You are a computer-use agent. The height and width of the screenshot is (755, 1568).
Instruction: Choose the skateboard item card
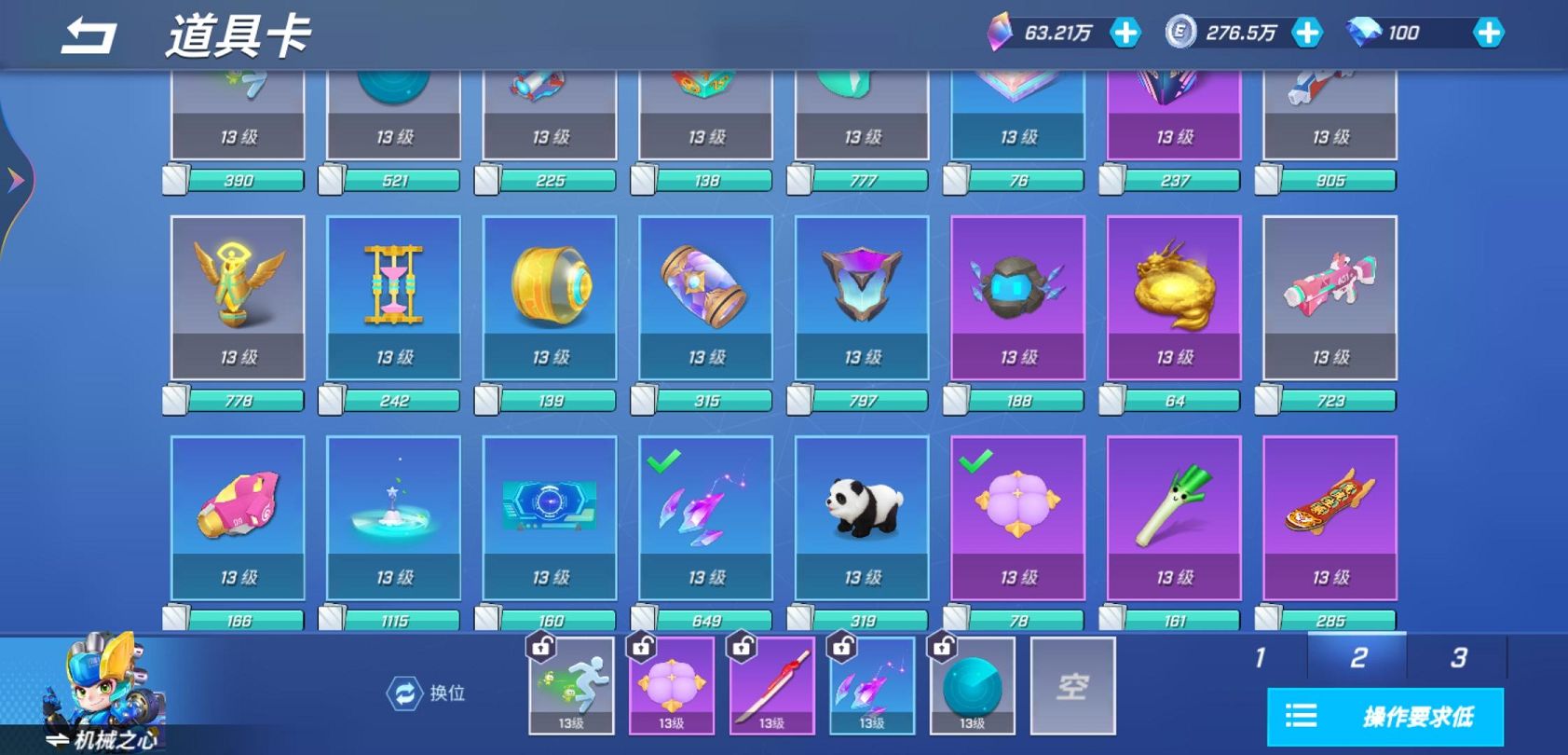(x=1329, y=517)
